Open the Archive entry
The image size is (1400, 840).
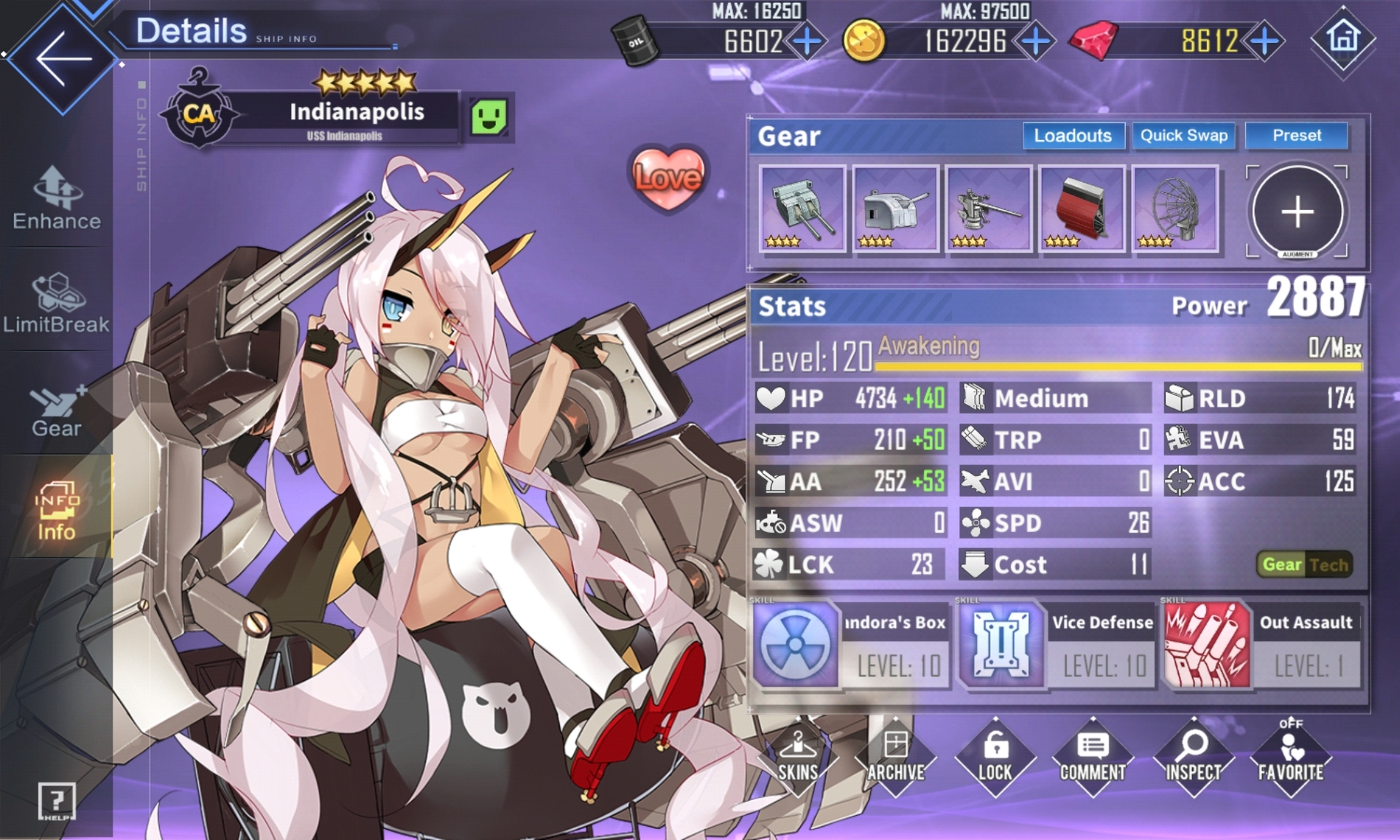pos(895,758)
